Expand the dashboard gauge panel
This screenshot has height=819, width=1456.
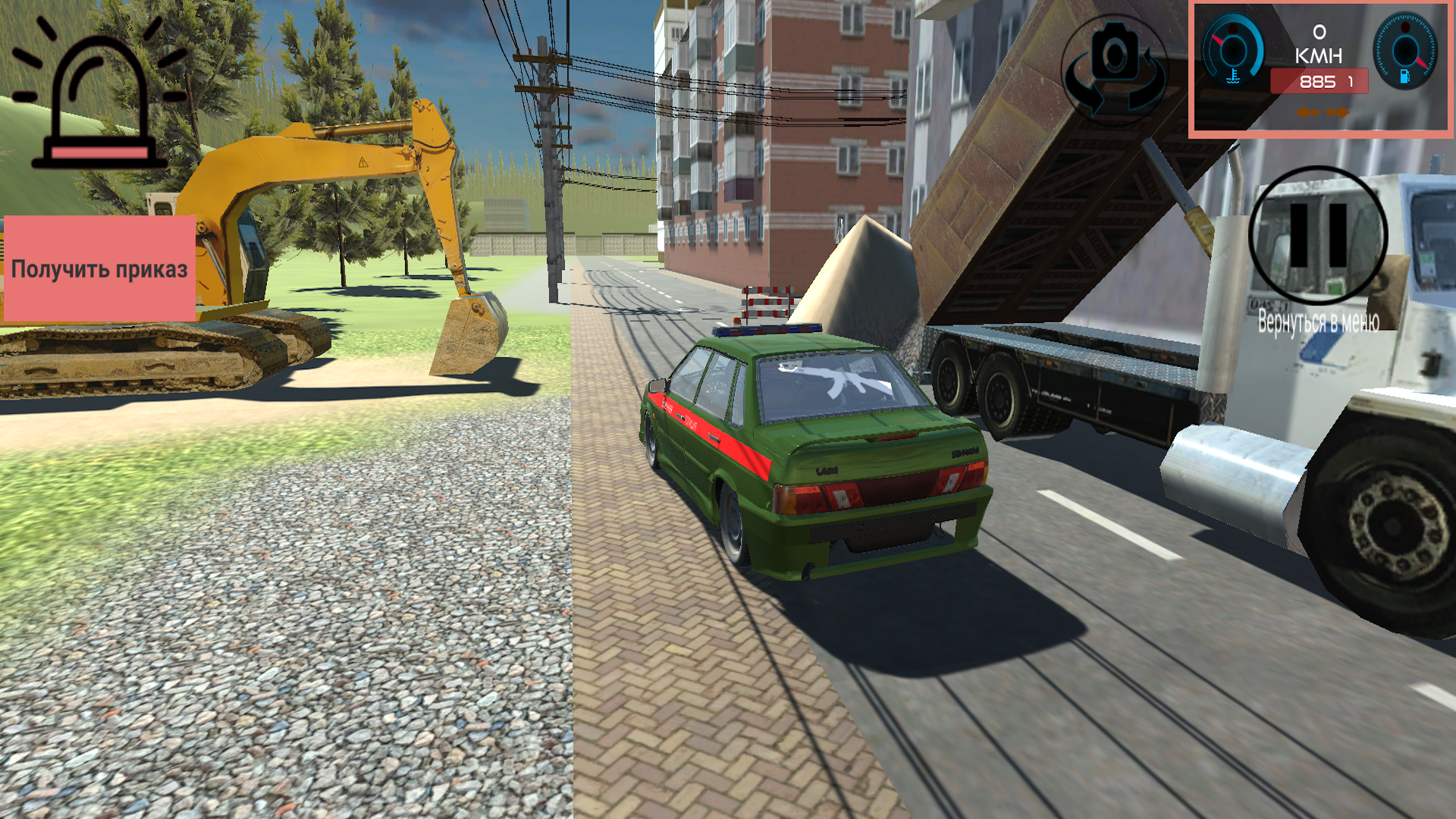pyautogui.click(x=1323, y=70)
